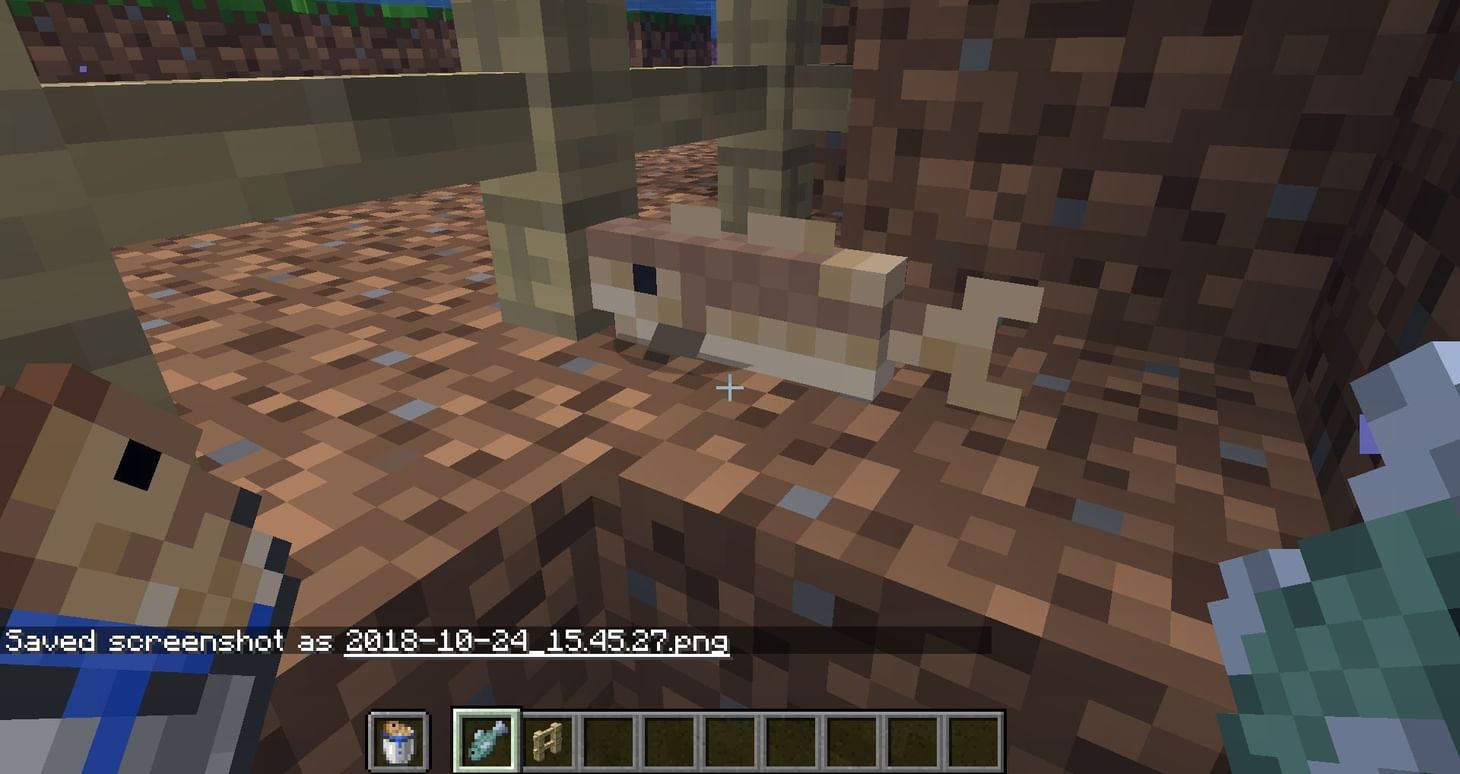Open the screenshot file 2018-10-24_15.45.27.png

coord(537,644)
